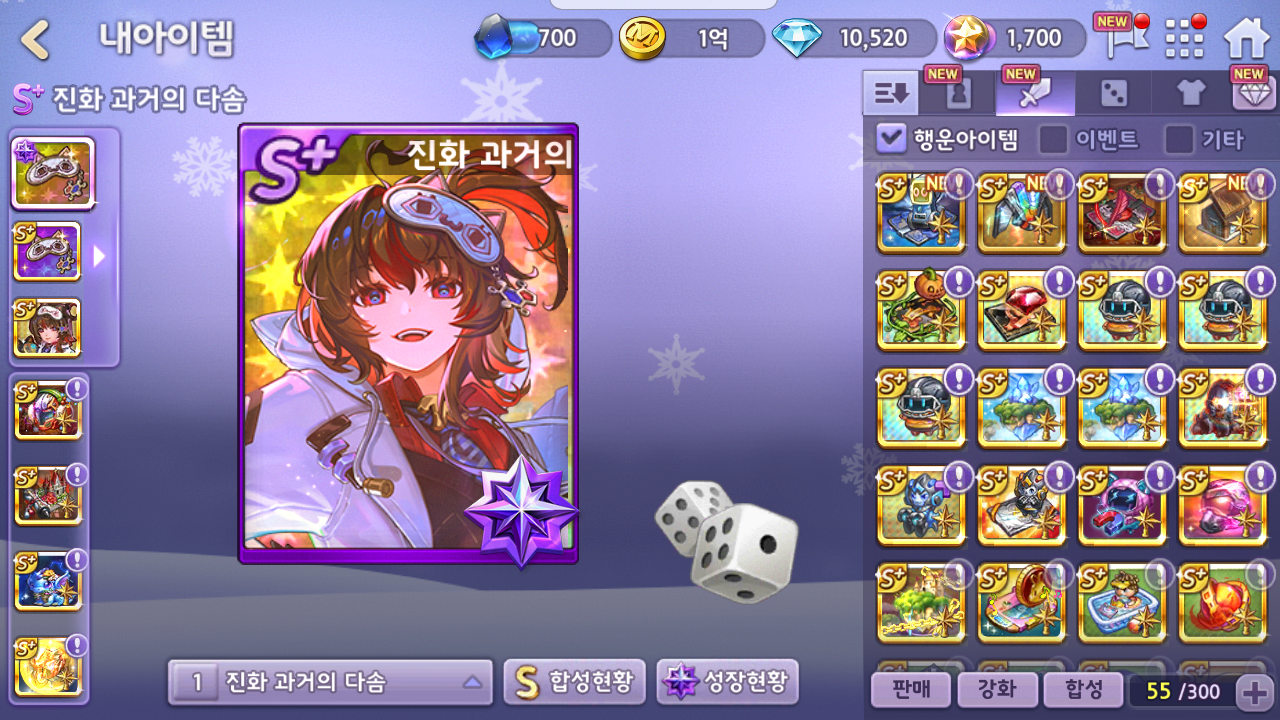The height and width of the screenshot is (720, 1280).
Task: Open the home screen via house icon
Action: pyautogui.click(x=1246, y=39)
